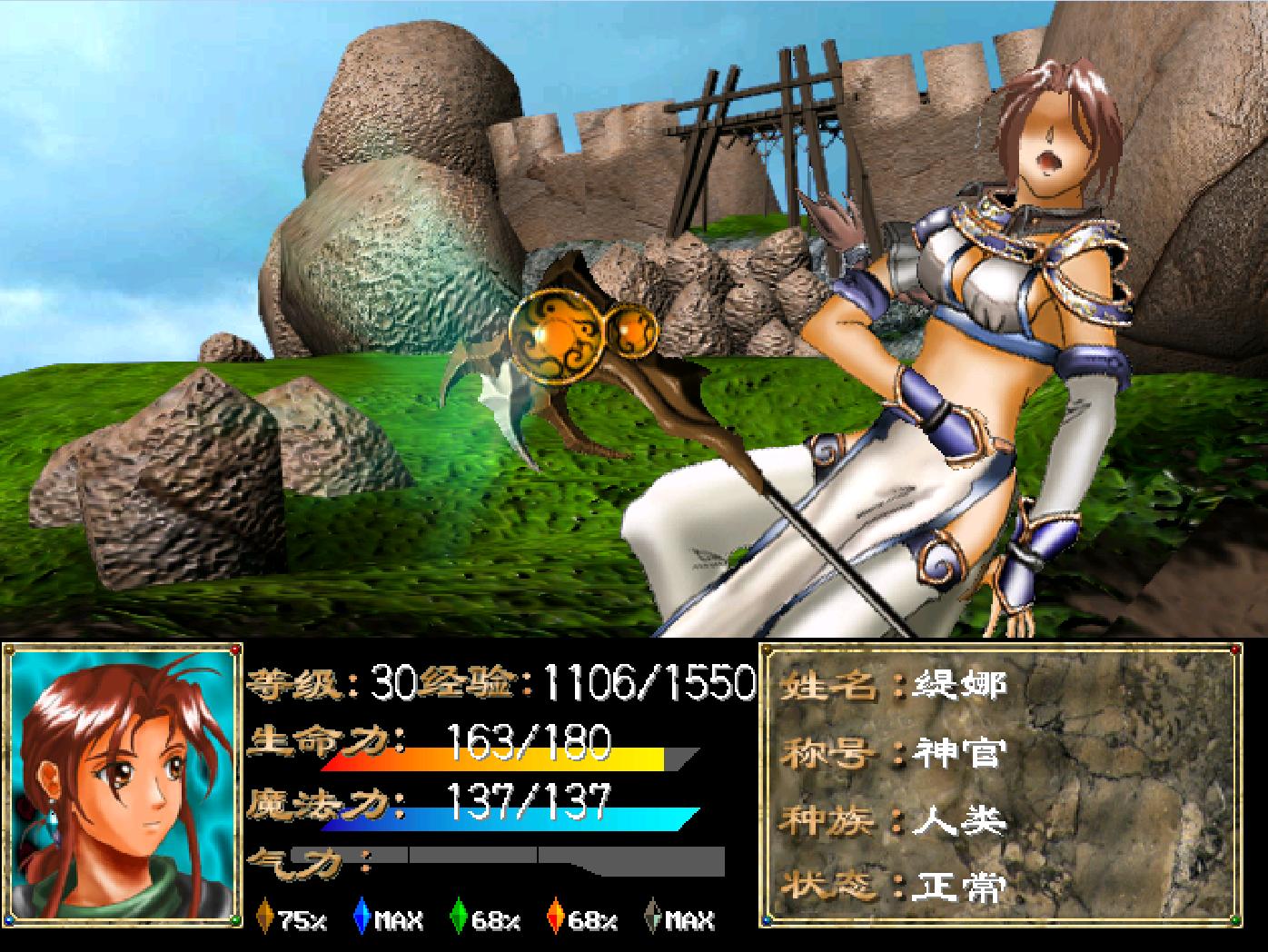Select the blue elemental gem icon
Viewport: 1268px width, 952px height.
point(362,917)
